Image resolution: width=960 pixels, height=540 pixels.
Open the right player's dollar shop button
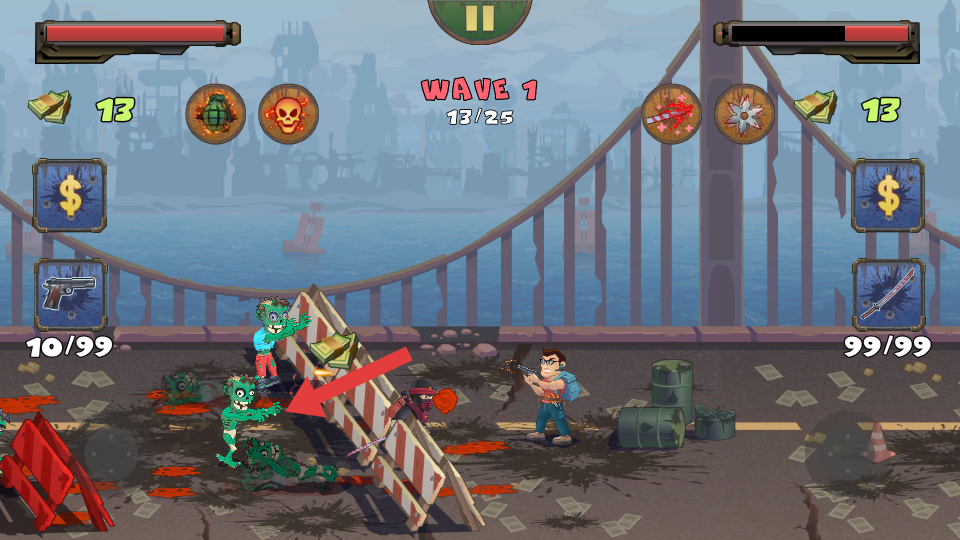[888, 196]
